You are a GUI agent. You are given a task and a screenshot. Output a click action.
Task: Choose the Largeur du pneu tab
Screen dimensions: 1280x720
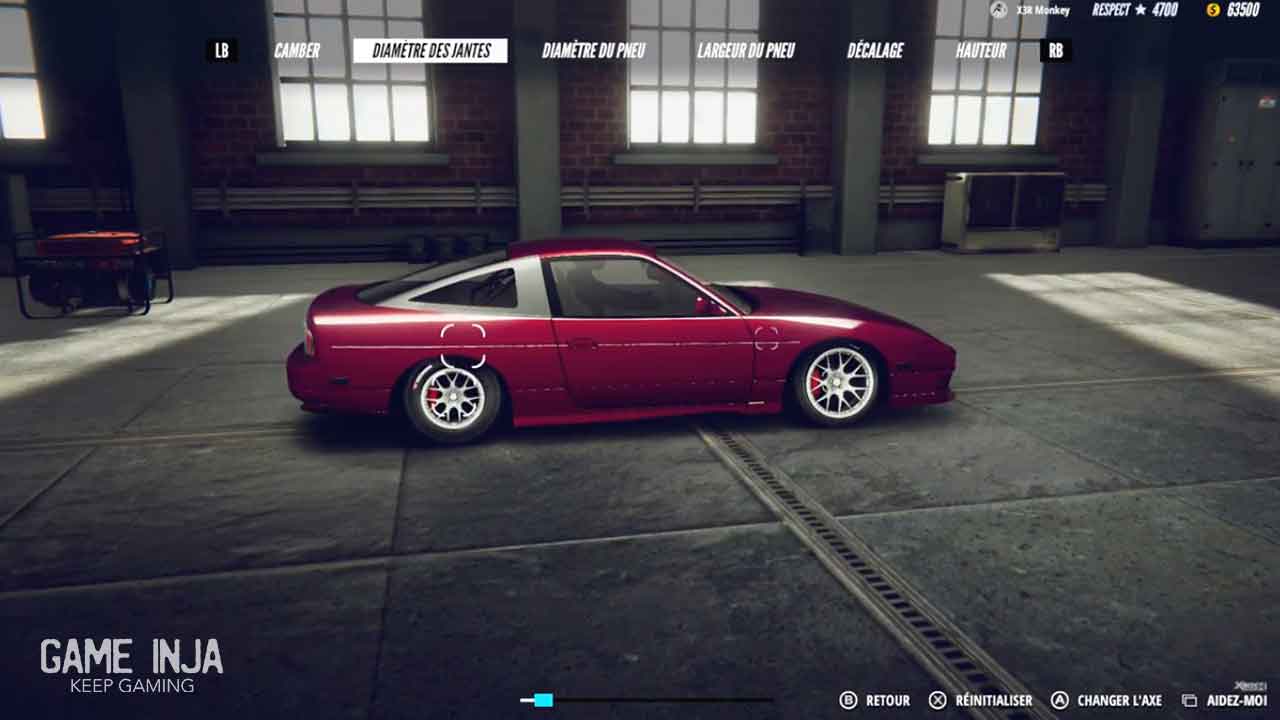(746, 51)
